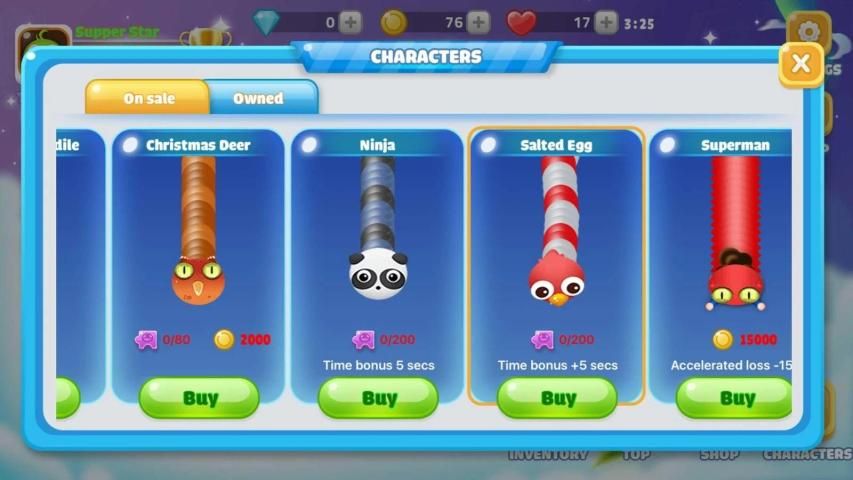Add more gold coins with plus button
853x480 pixels.
coord(479,22)
